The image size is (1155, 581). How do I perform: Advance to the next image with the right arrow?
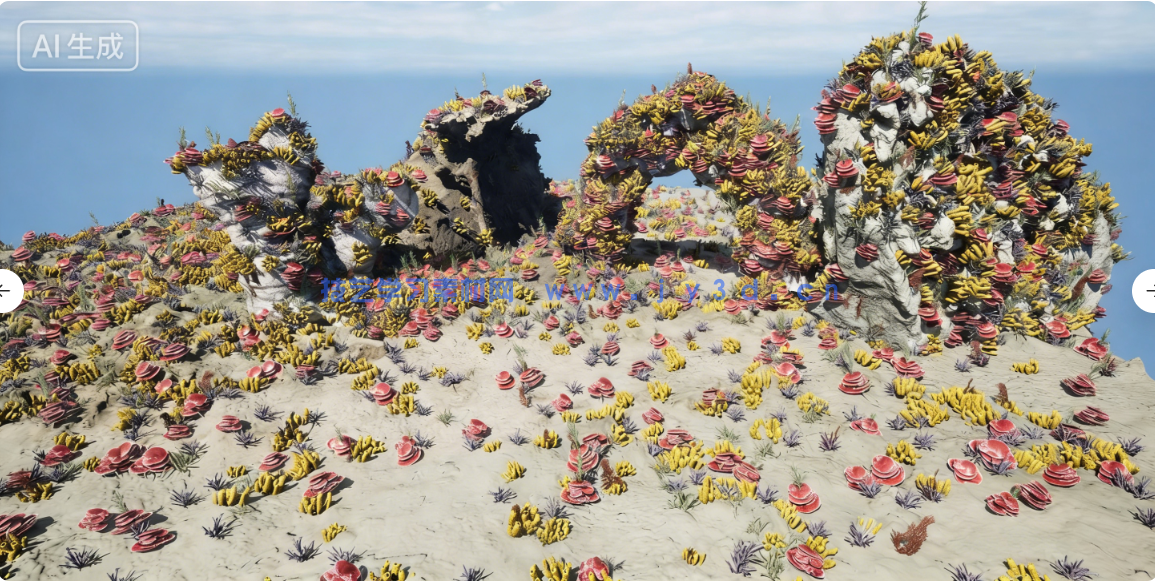pos(1147,291)
